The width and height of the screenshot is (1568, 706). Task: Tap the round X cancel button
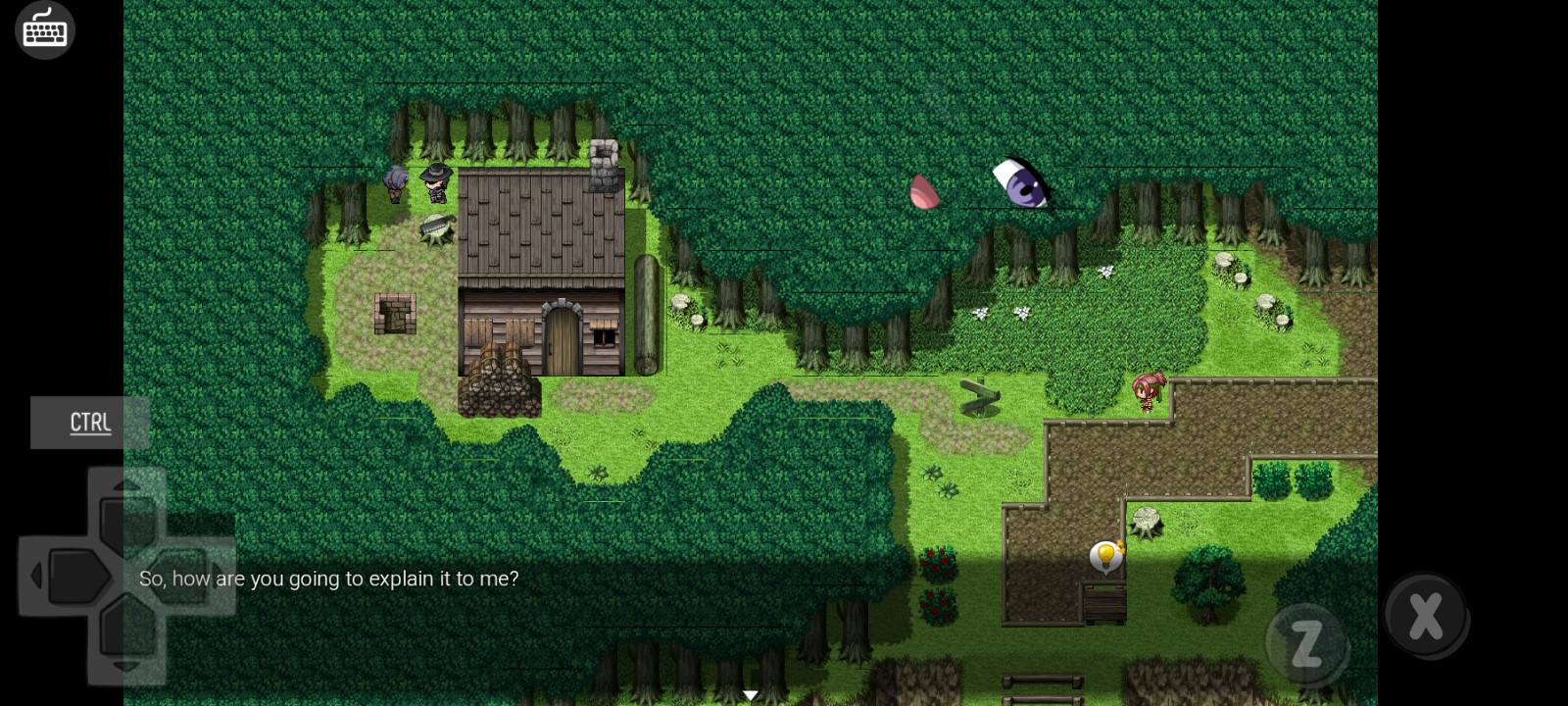(1425, 615)
